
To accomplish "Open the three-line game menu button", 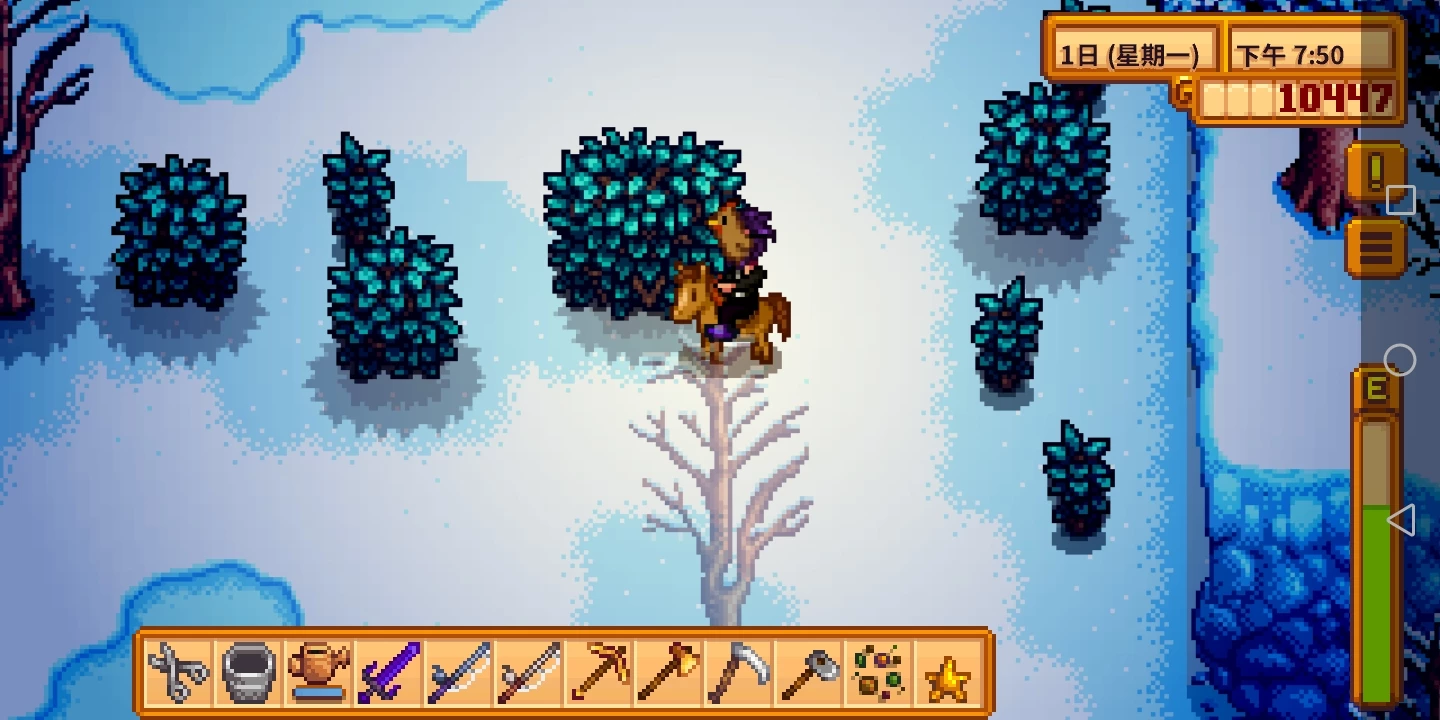I will [x=1374, y=247].
